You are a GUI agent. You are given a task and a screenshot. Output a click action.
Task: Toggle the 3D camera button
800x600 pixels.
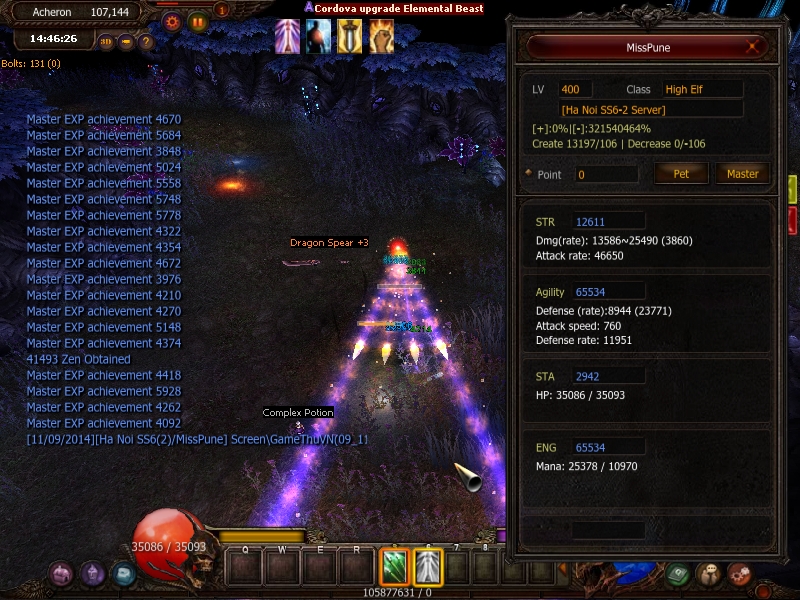coord(106,42)
